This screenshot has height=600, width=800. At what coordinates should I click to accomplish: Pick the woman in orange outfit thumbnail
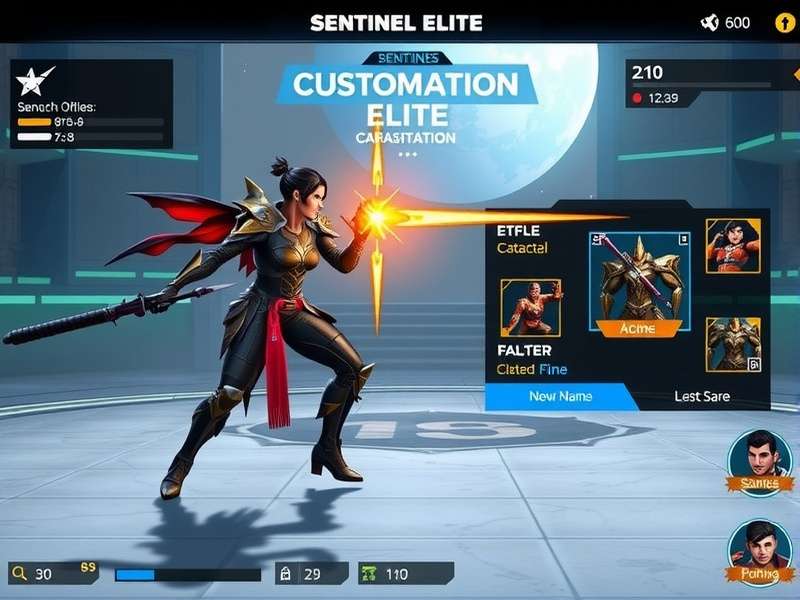click(732, 246)
